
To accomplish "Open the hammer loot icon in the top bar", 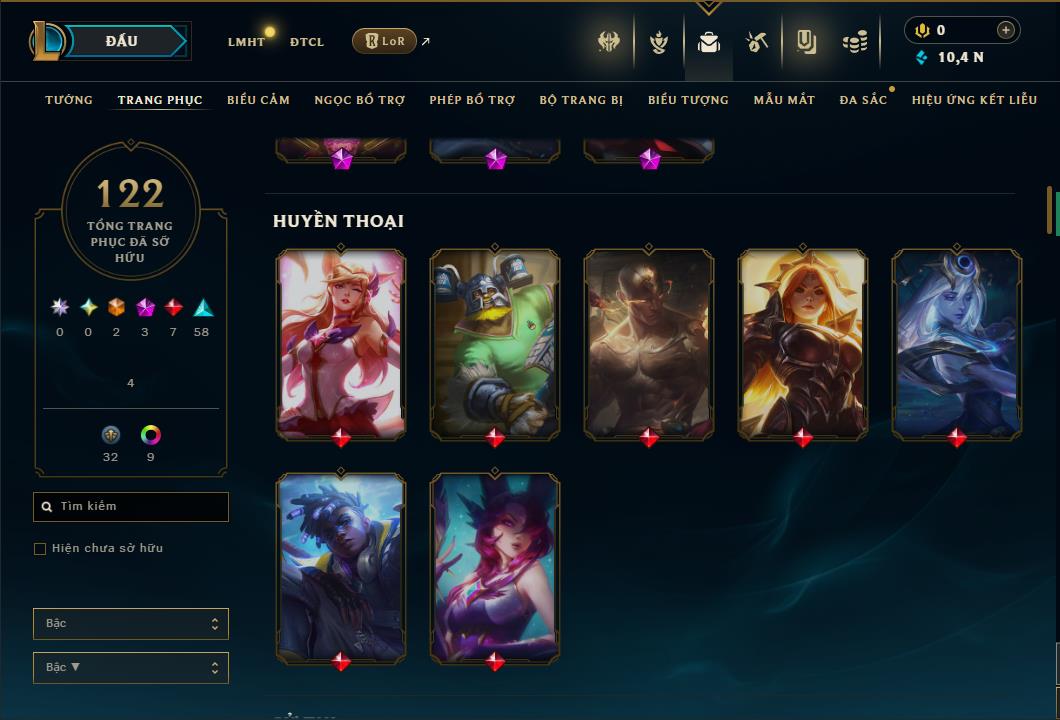I will (757, 42).
